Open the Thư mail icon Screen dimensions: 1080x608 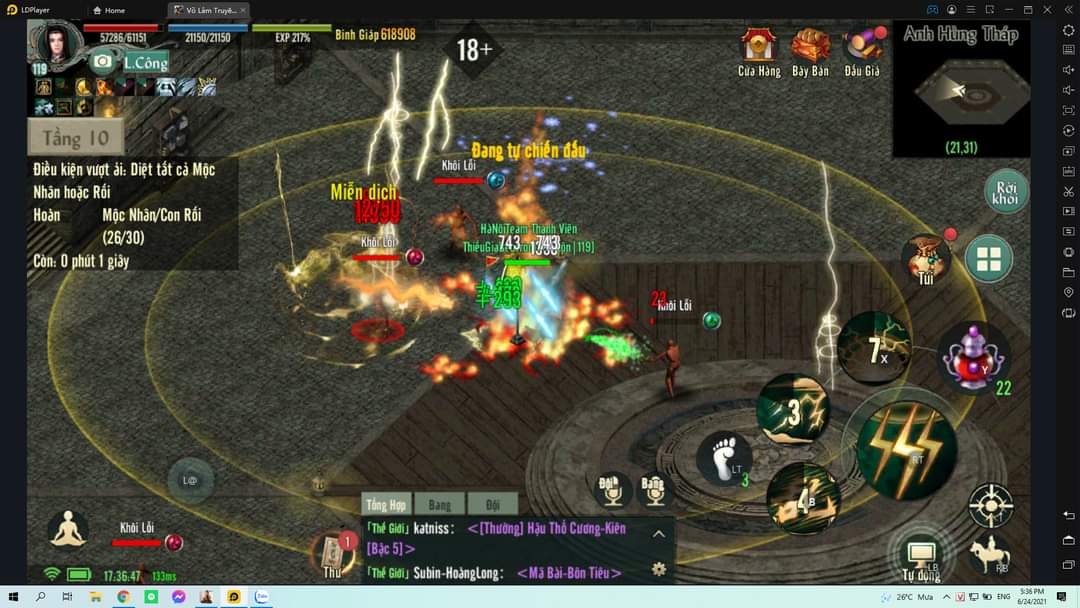pos(332,555)
